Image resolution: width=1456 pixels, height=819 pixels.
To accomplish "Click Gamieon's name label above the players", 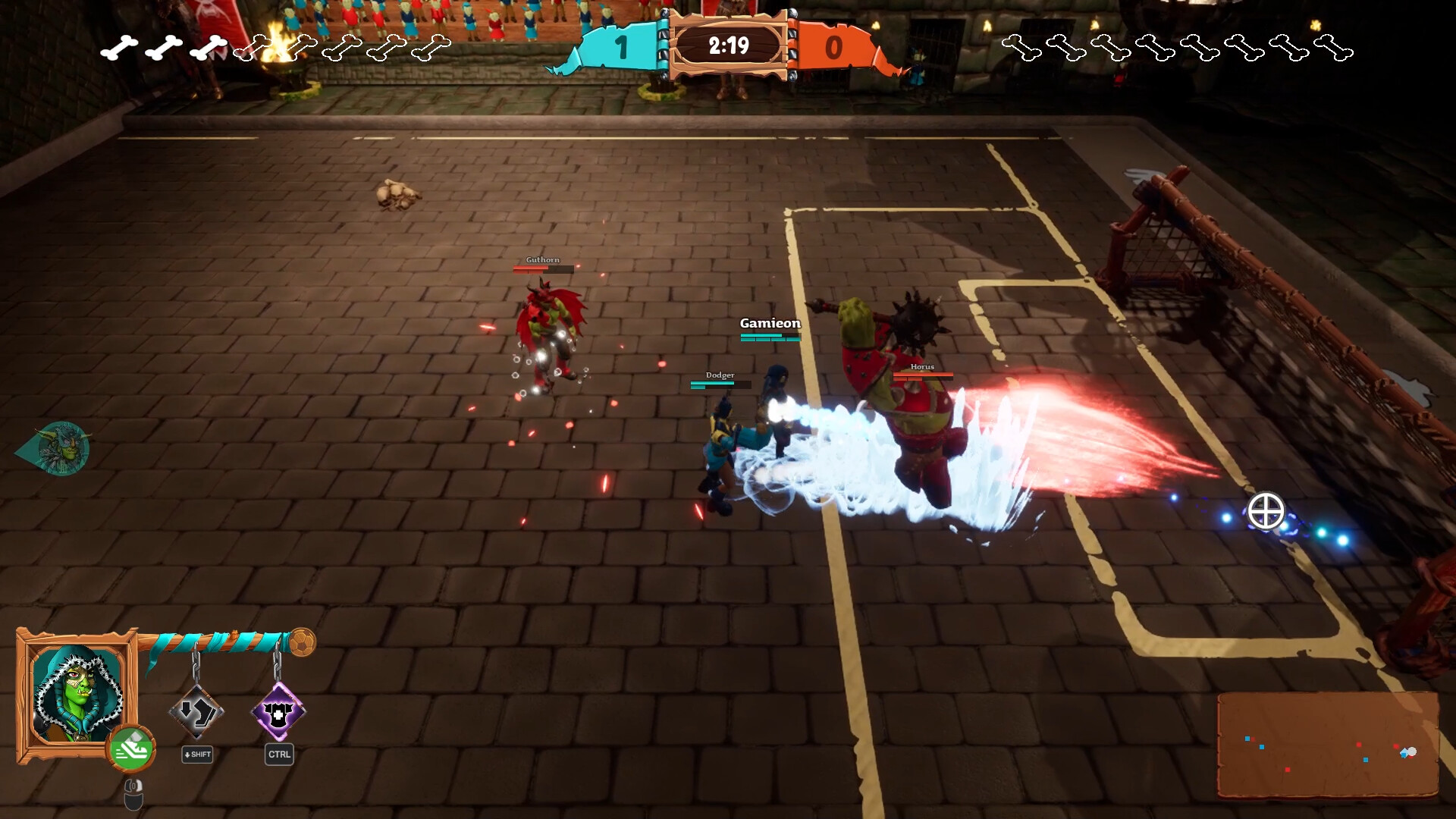I will tap(769, 322).
